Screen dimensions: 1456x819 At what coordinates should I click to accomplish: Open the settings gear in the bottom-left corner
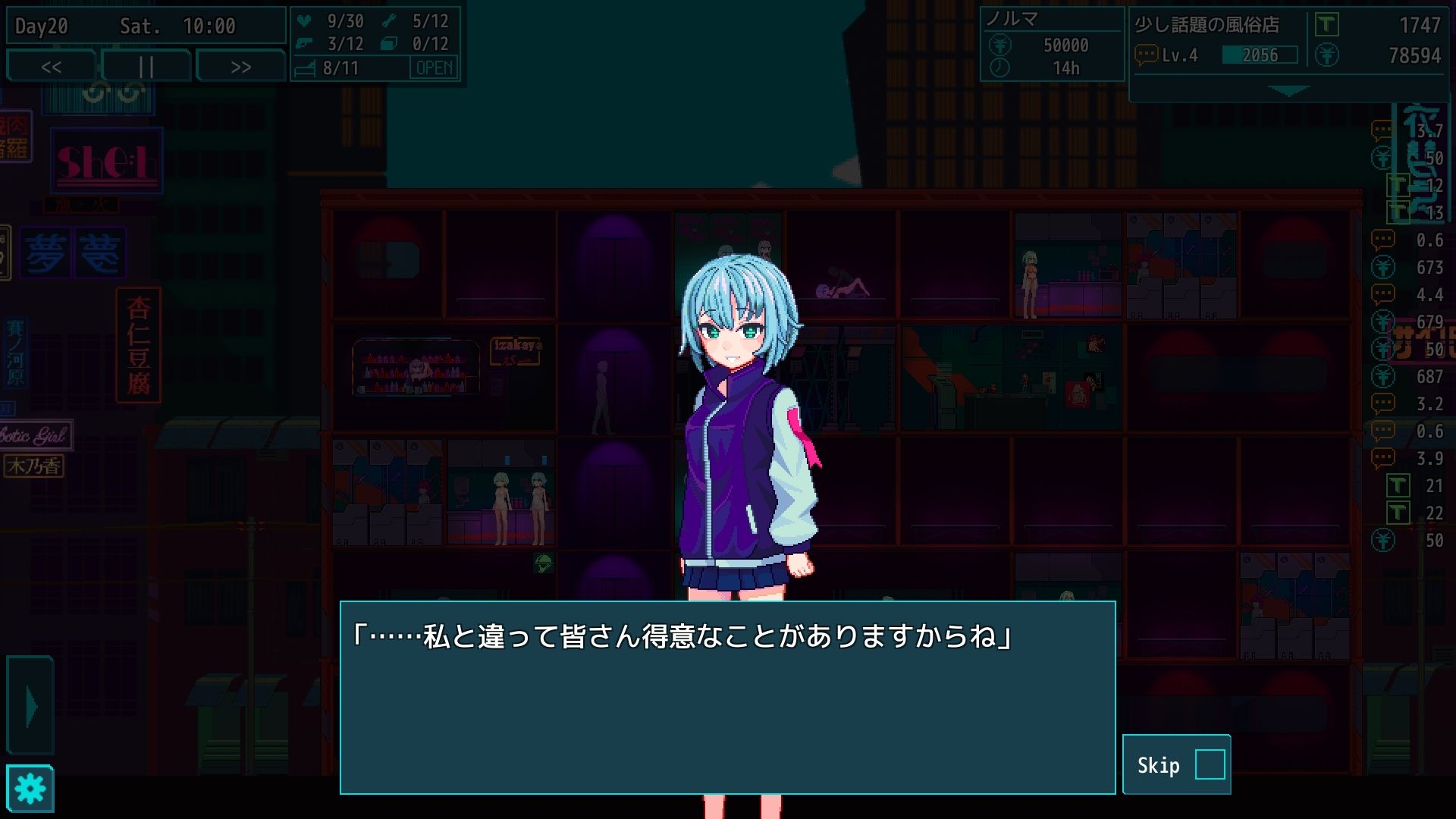[x=32, y=789]
